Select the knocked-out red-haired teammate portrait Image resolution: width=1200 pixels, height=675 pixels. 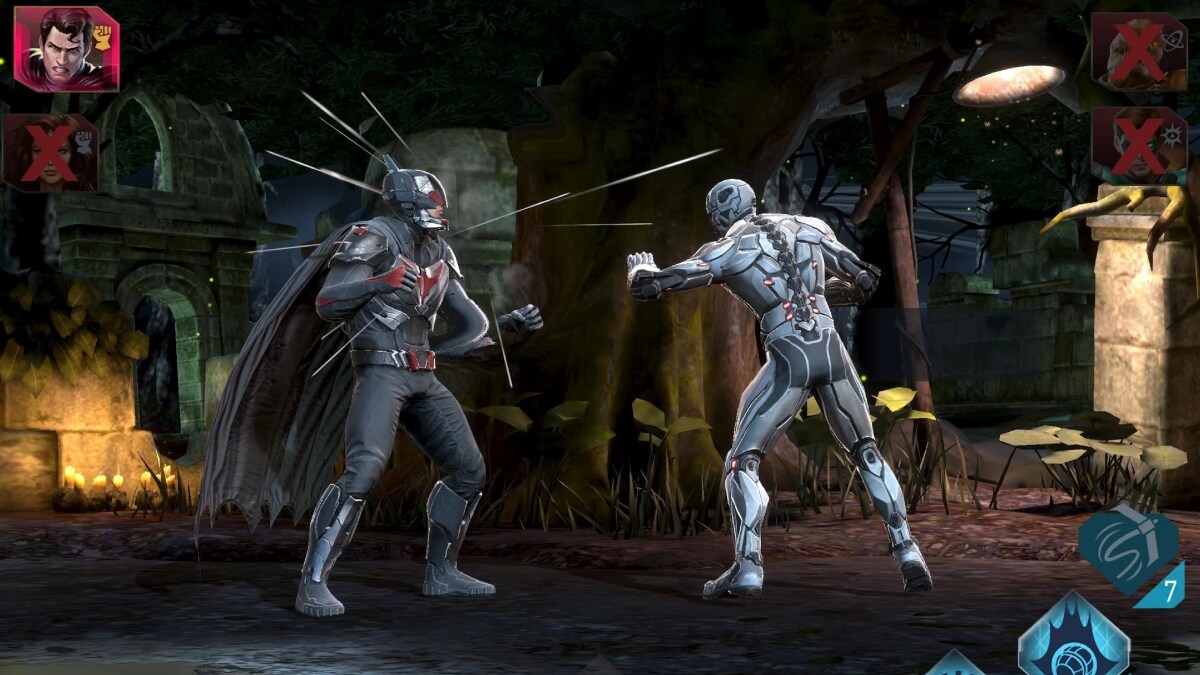click(x=51, y=152)
